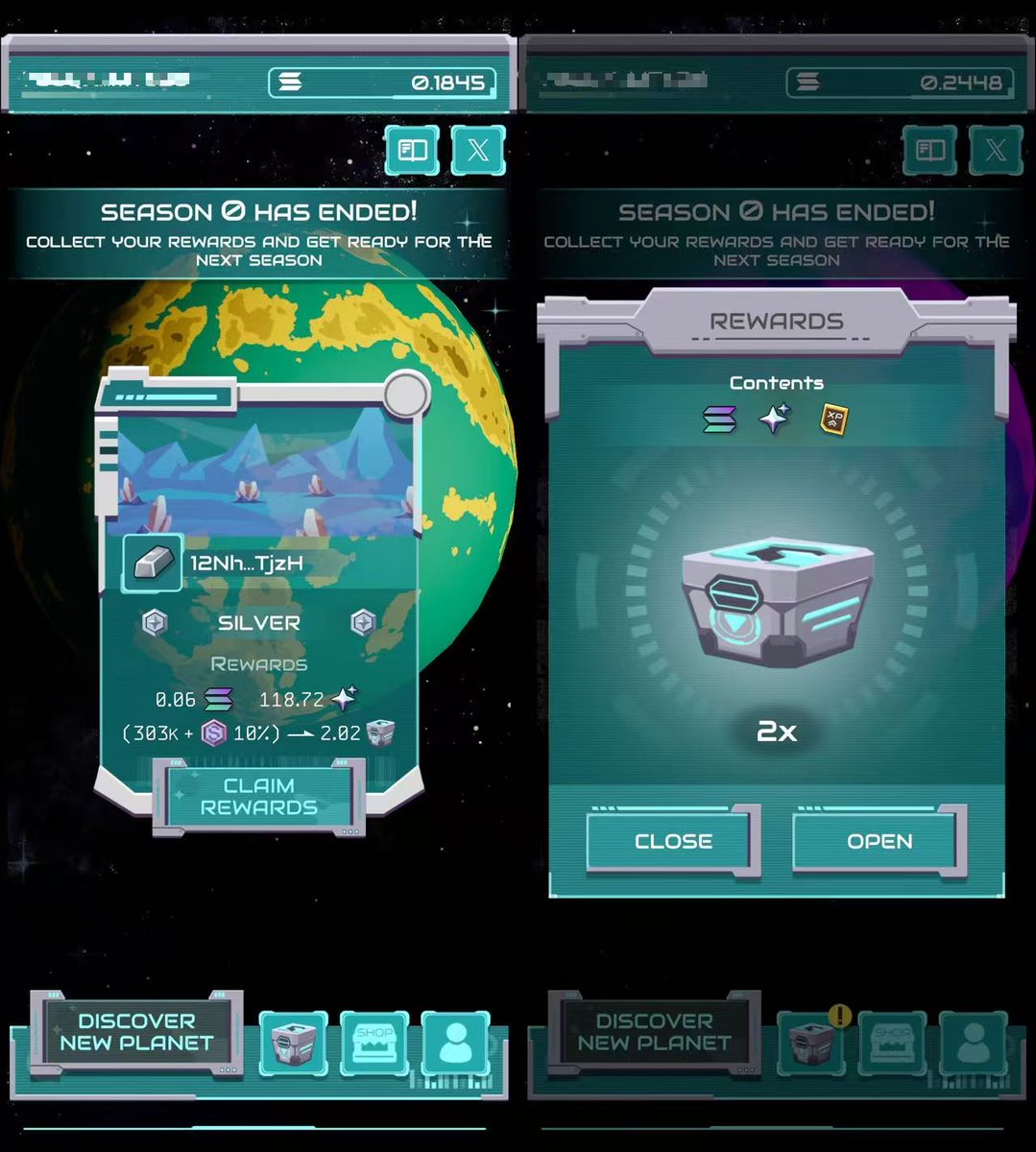The width and height of the screenshot is (1036, 1152).
Task: Select the brightly lit Discover New Planet button
Action: (x=136, y=1032)
